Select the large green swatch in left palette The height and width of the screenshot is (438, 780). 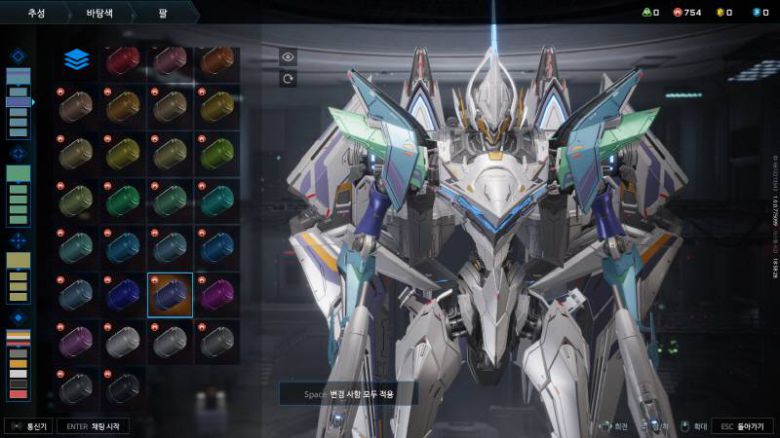pos(18,173)
